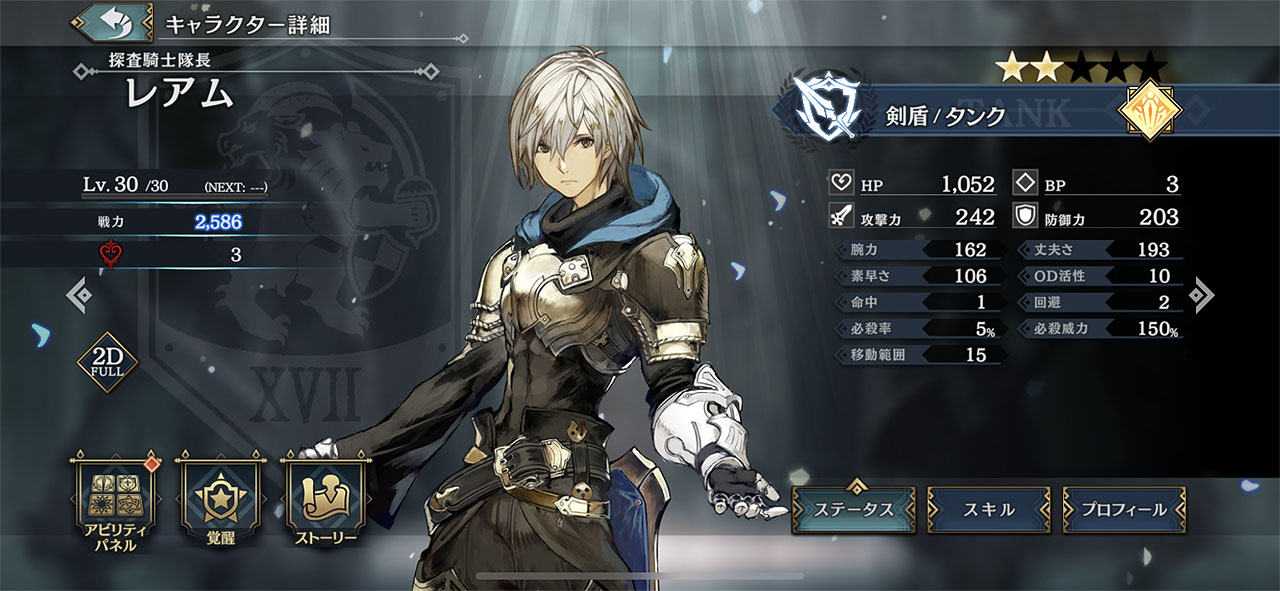Screen dimensions: 1280x591
Task: Show the プロフィール profile tab
Action: click(1124, 509)
